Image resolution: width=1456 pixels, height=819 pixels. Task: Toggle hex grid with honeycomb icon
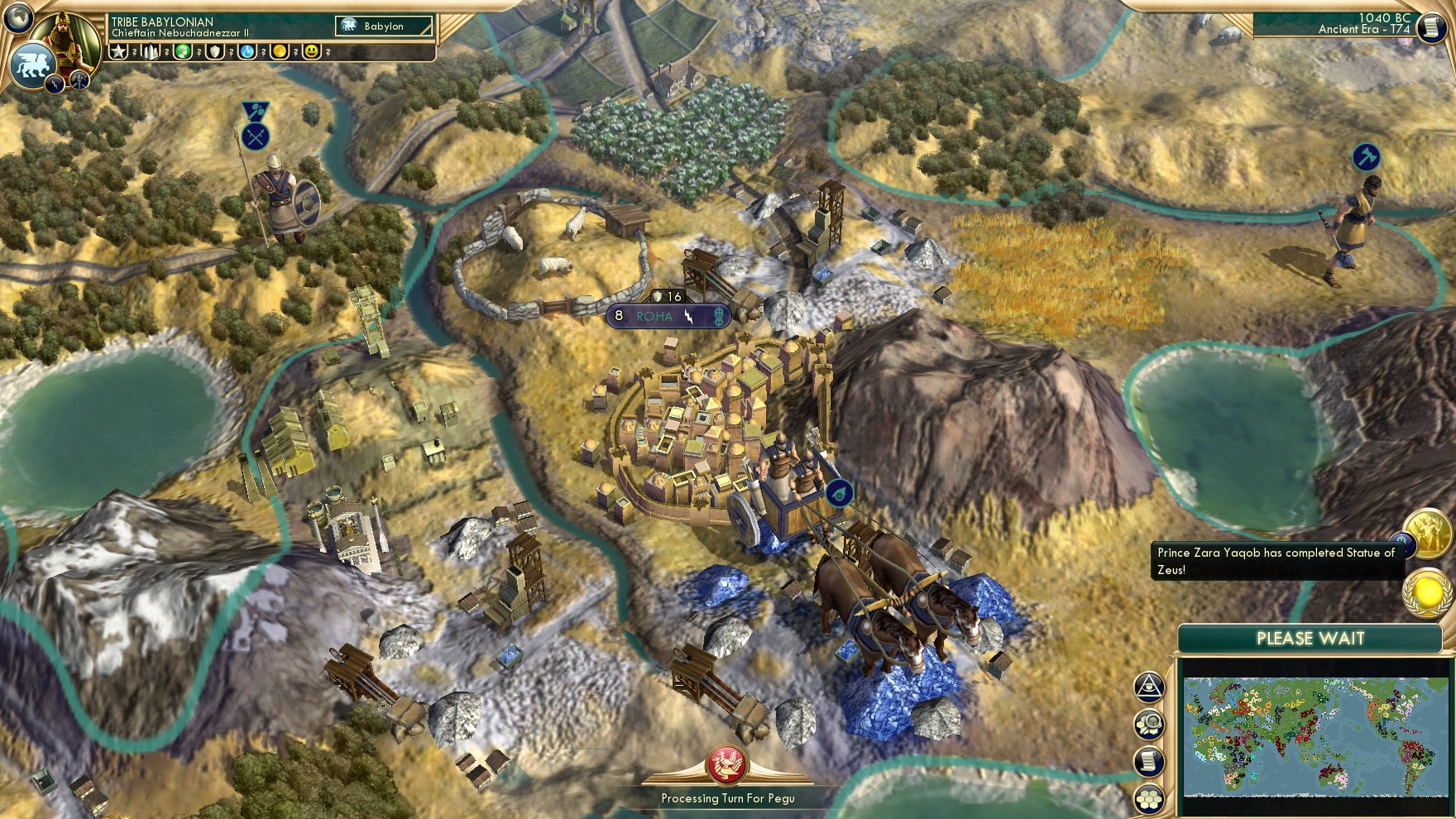coord(1149,797)
